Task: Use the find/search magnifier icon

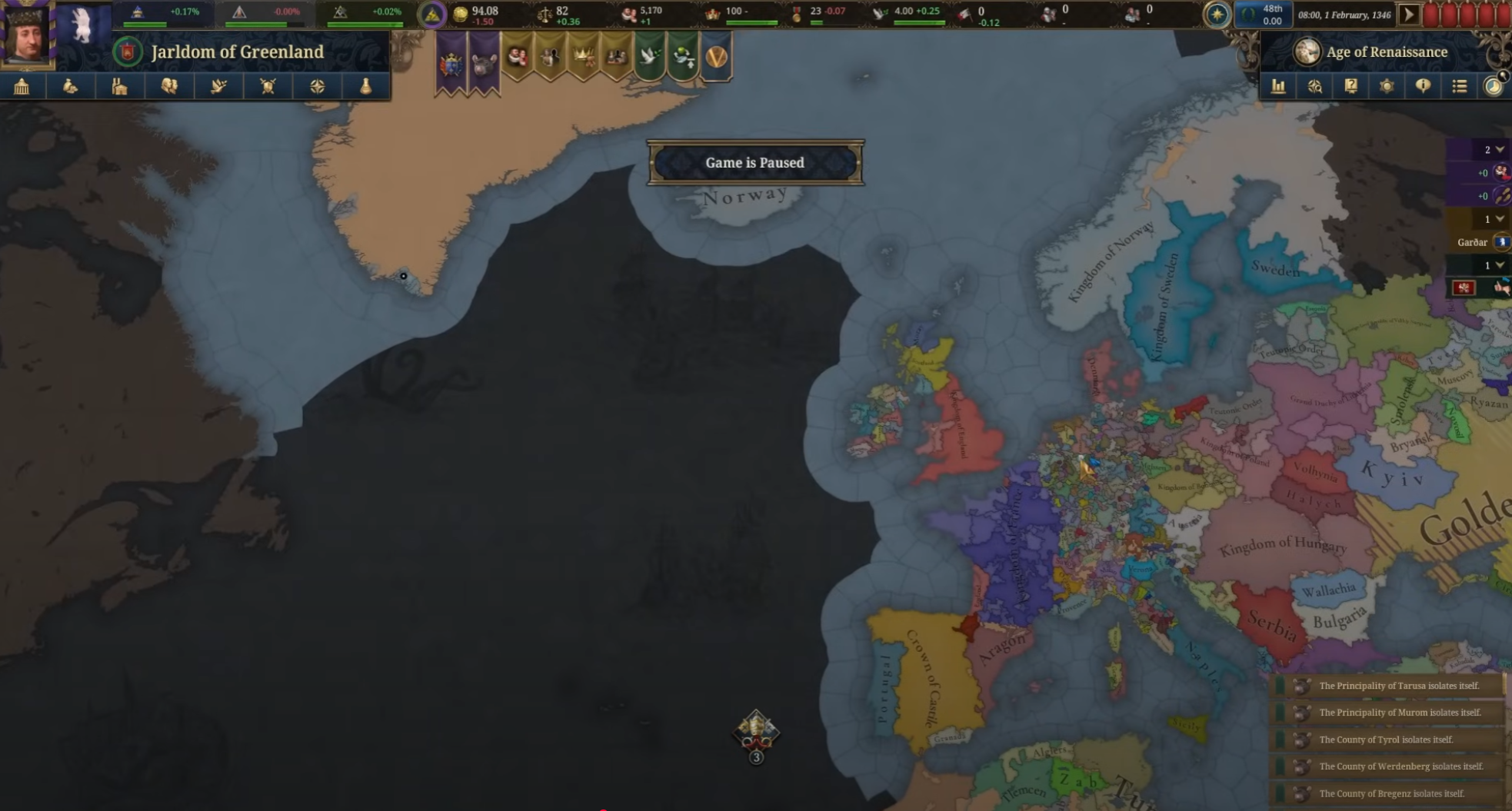Action: [1316, 86]
